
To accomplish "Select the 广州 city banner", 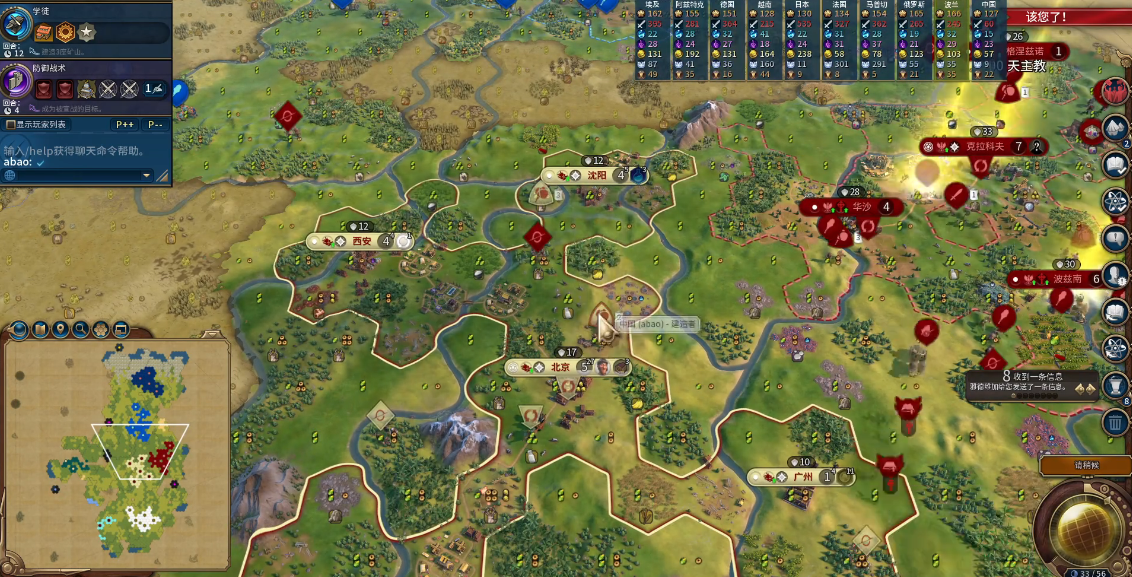I will coord(801,477).
